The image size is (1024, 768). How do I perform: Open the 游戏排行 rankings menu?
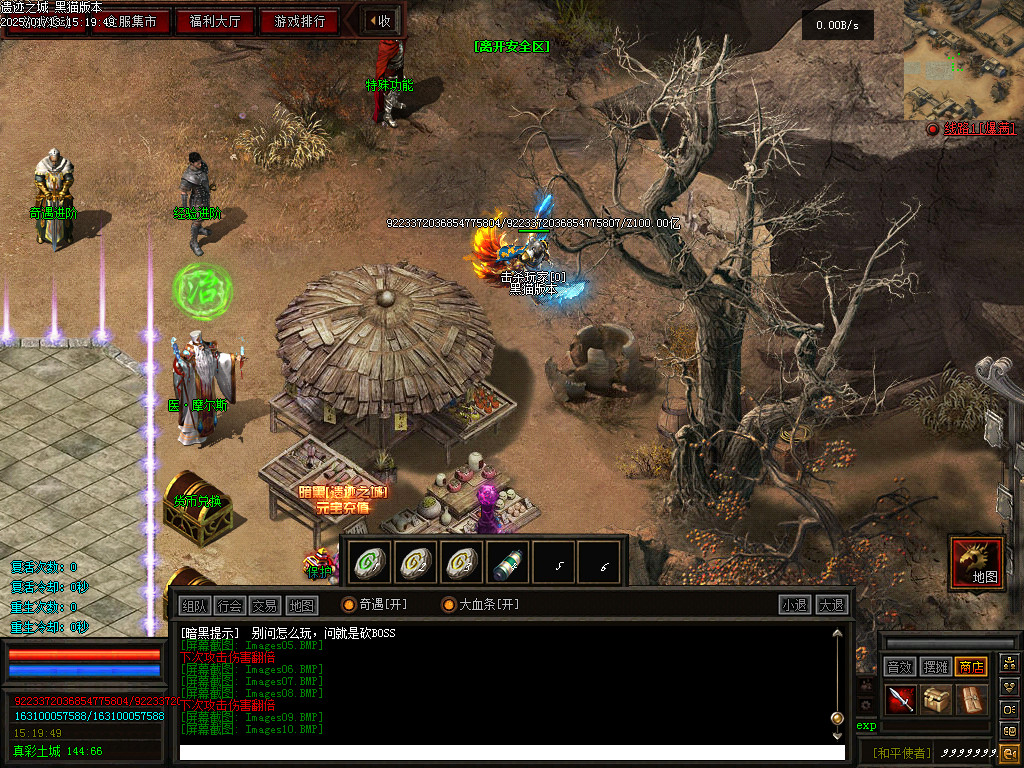click(299, 21)
